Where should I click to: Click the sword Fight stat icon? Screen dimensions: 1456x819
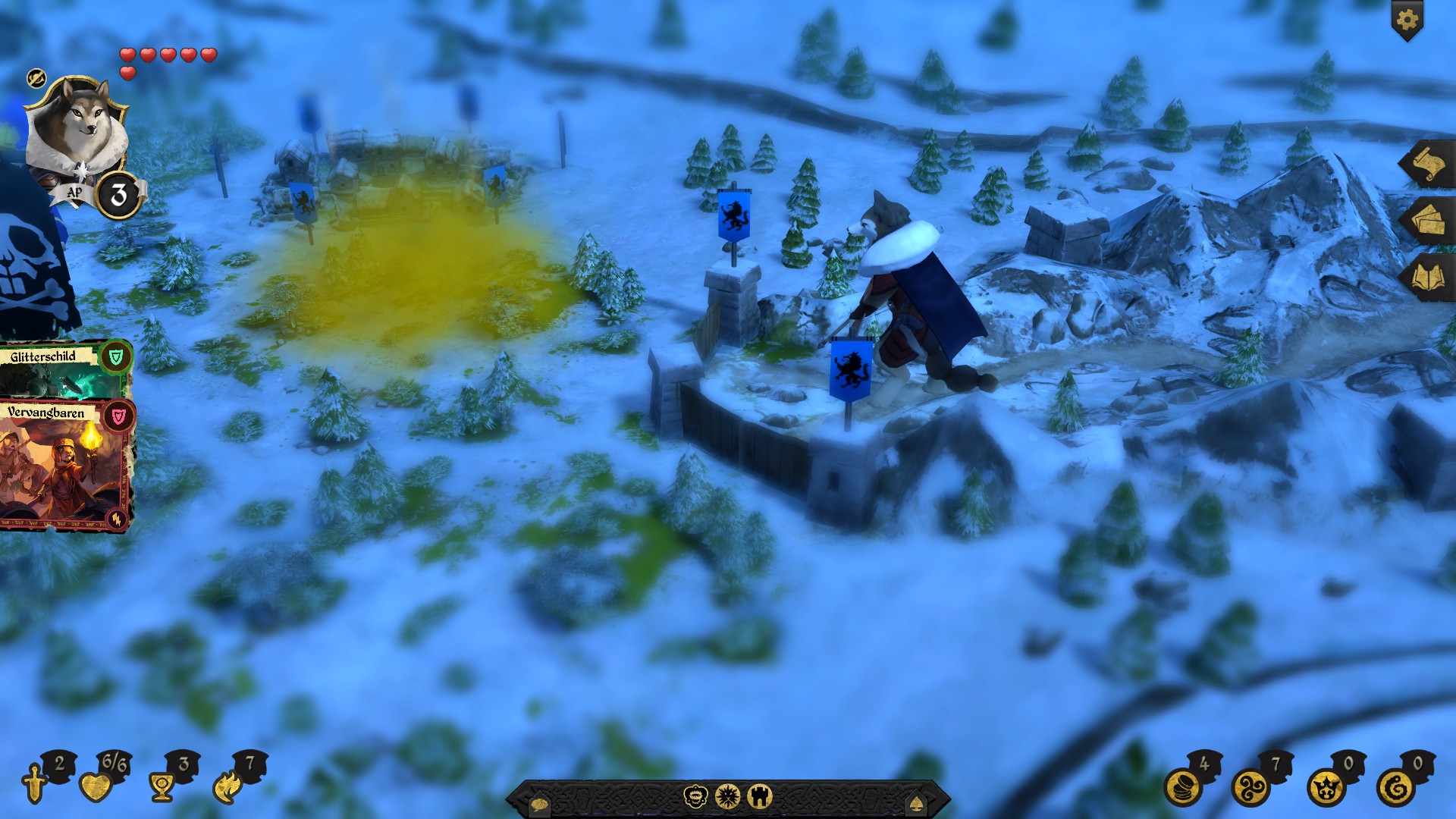click(x=35, y=785)
